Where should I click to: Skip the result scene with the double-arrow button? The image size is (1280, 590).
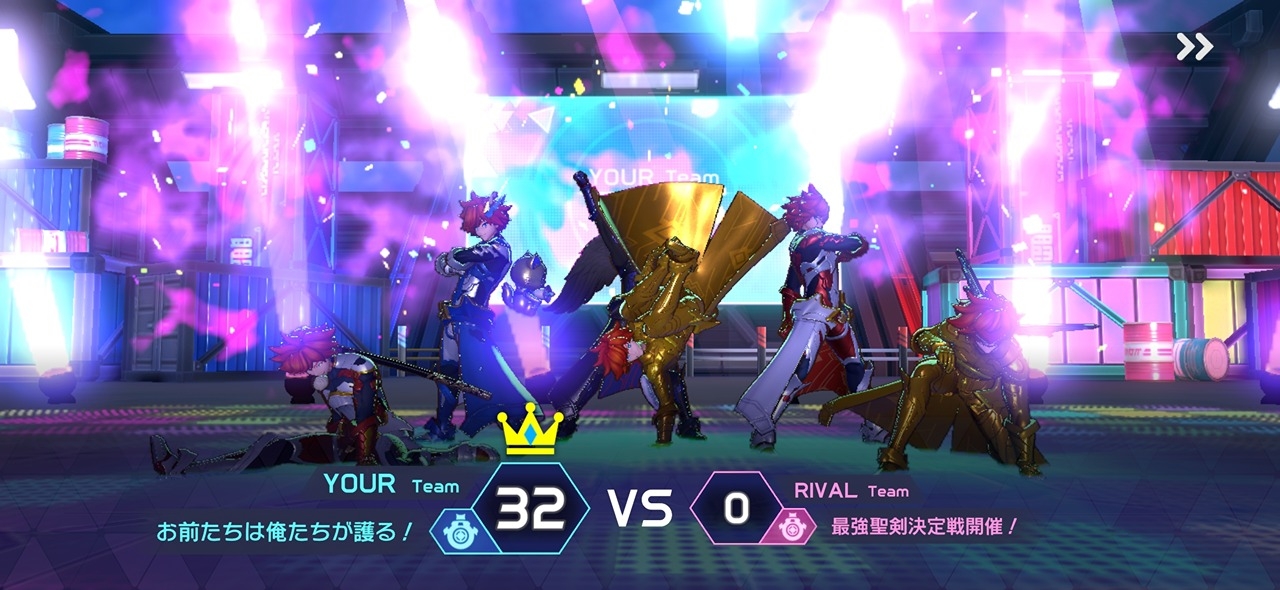tap(1194, 46)
